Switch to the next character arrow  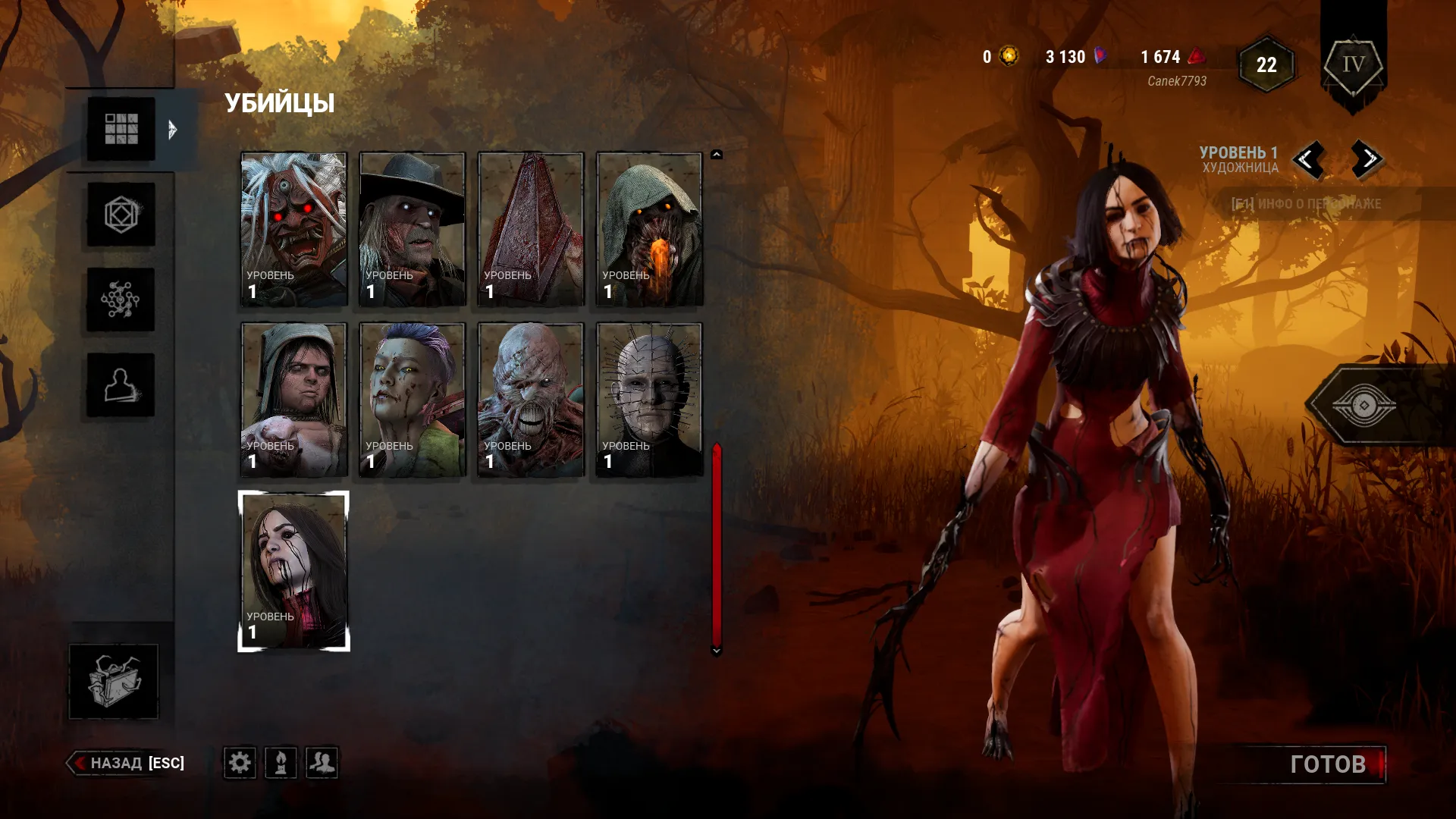click(1367, 159)
